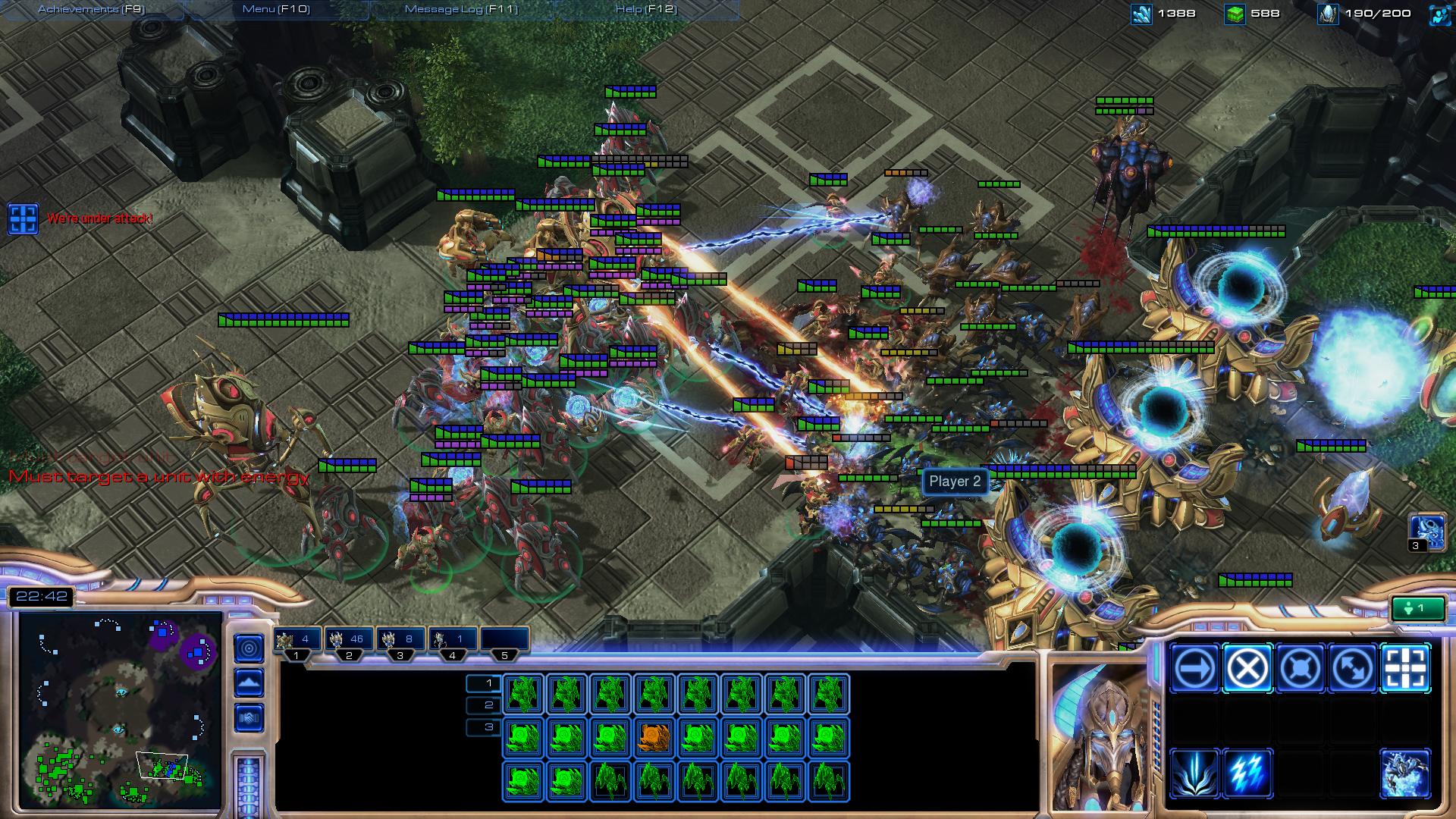Select the Hold Position command
This screenshot has width=1456, height=819.
(1300, 668)
